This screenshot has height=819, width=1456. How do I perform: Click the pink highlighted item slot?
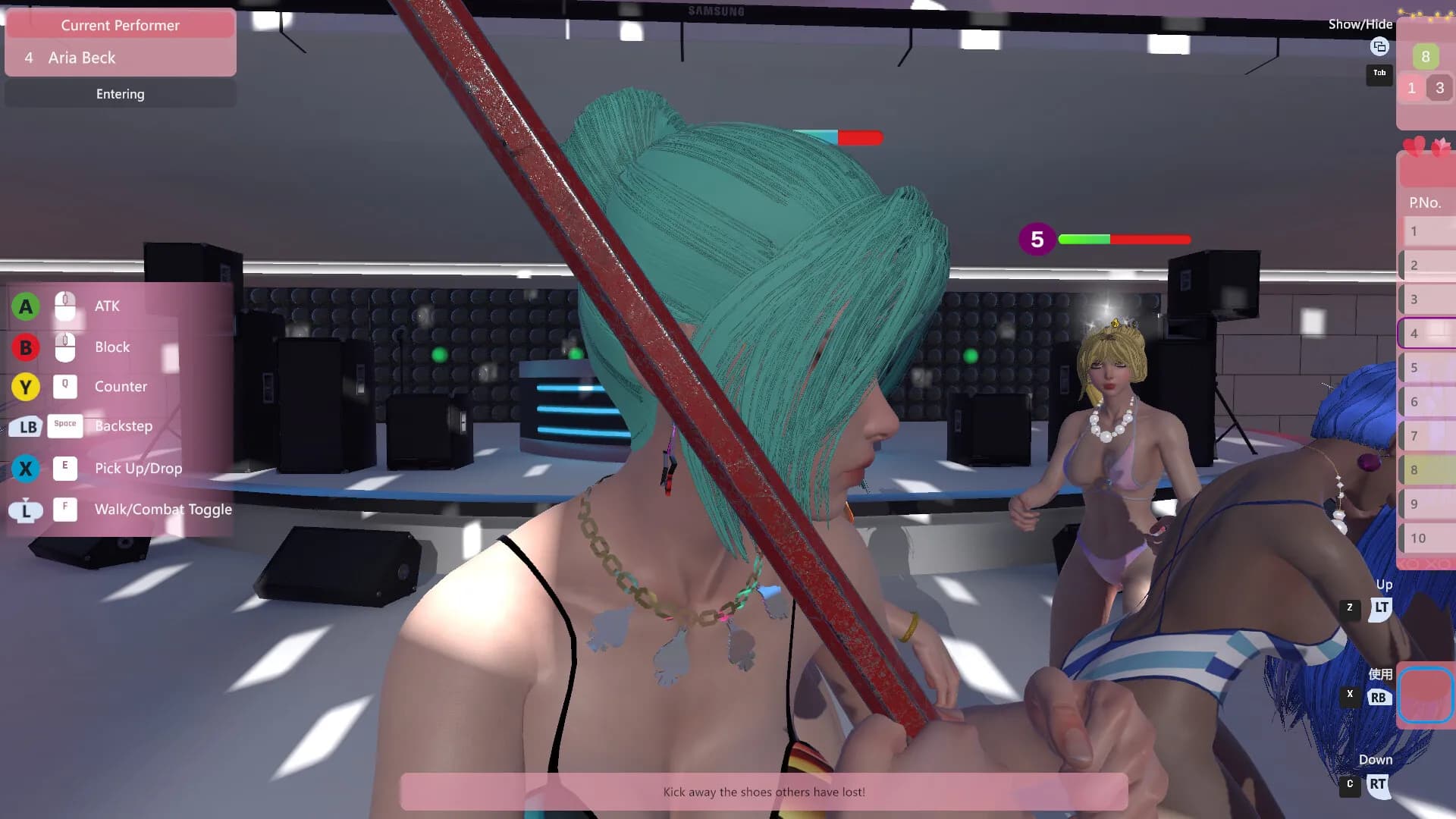click(1425, 695)
